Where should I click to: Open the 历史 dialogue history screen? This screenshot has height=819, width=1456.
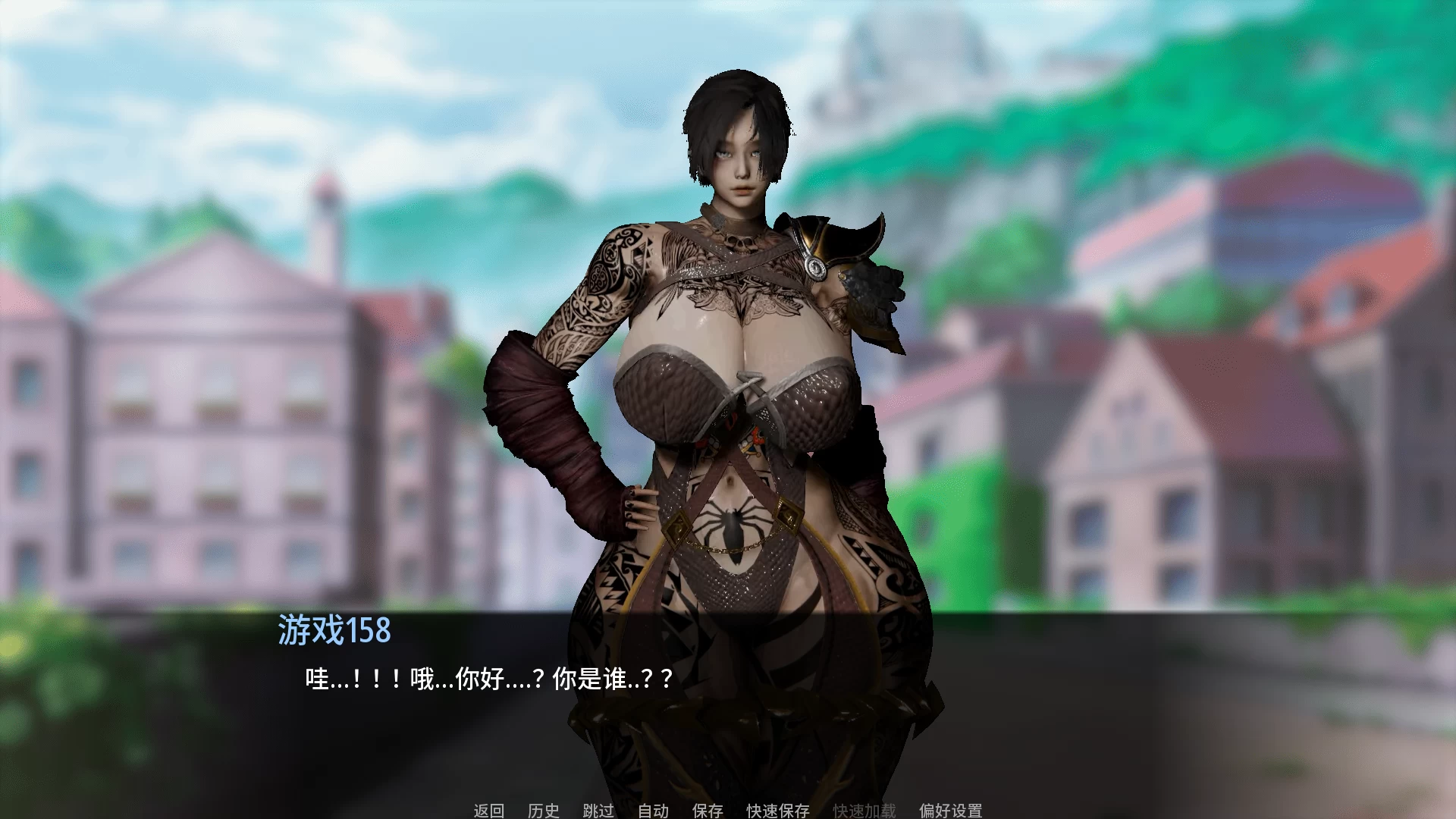(544, 811)
